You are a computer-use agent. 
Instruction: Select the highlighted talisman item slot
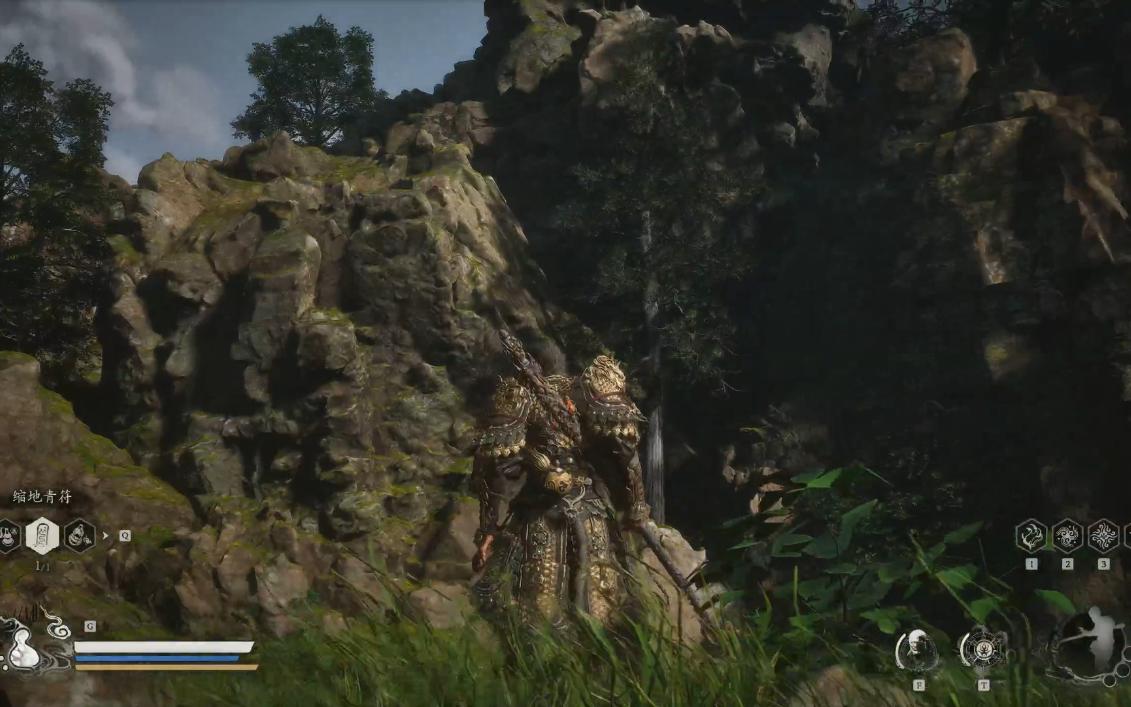tap(42, 536)
